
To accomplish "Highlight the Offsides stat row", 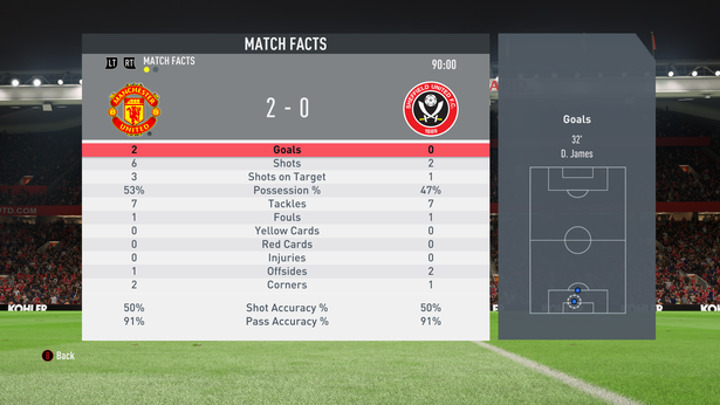I will [286, 272].
